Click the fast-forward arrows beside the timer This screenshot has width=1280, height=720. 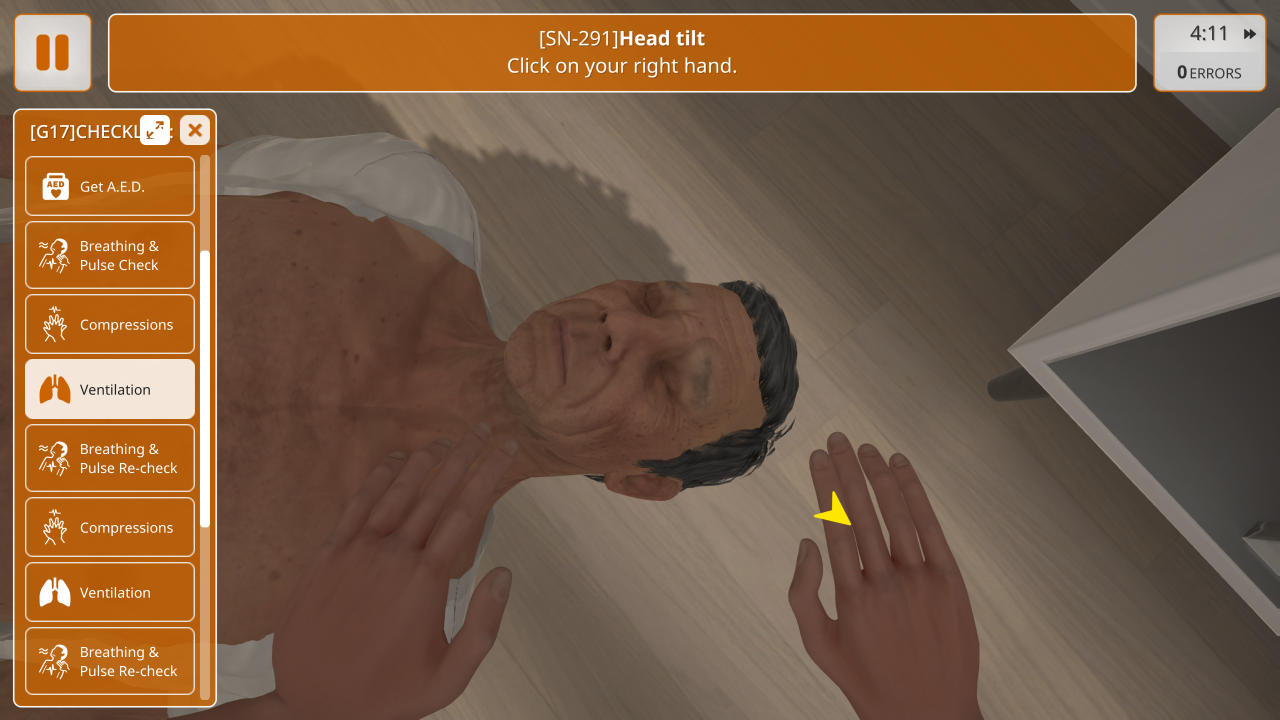click(x=1250, y=34)
